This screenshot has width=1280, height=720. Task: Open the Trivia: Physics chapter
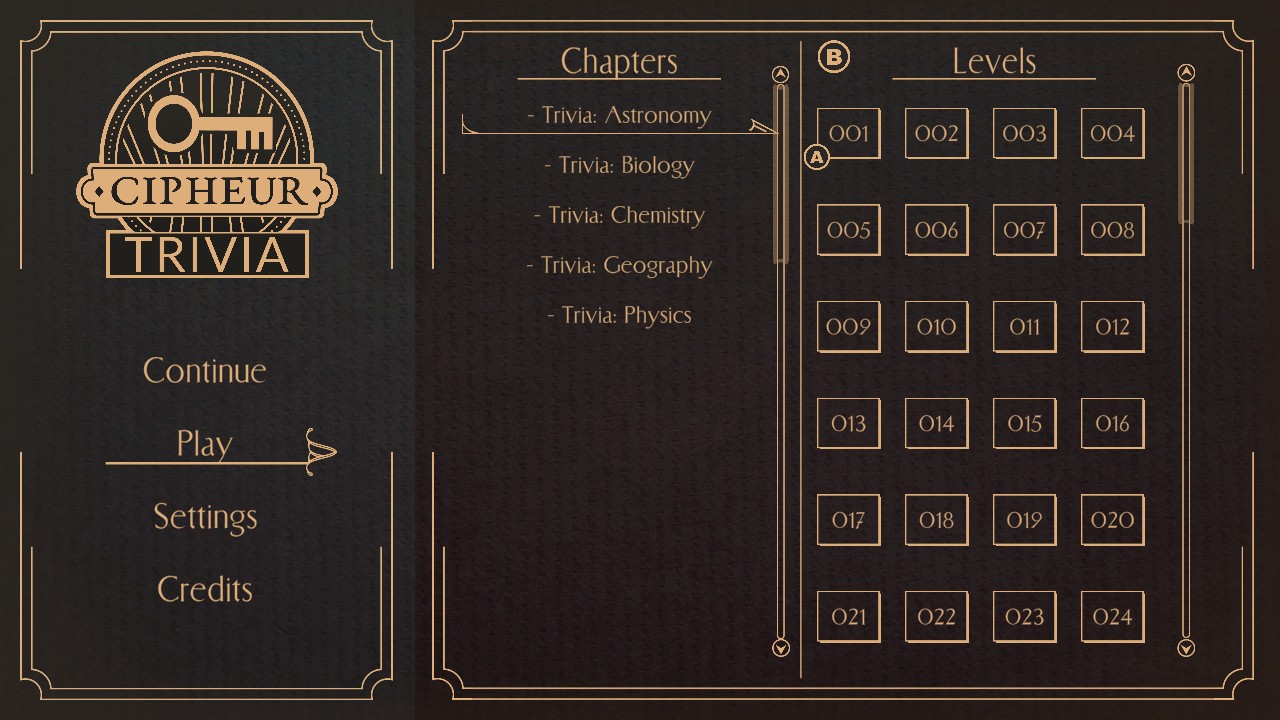(x=619, y=314)
